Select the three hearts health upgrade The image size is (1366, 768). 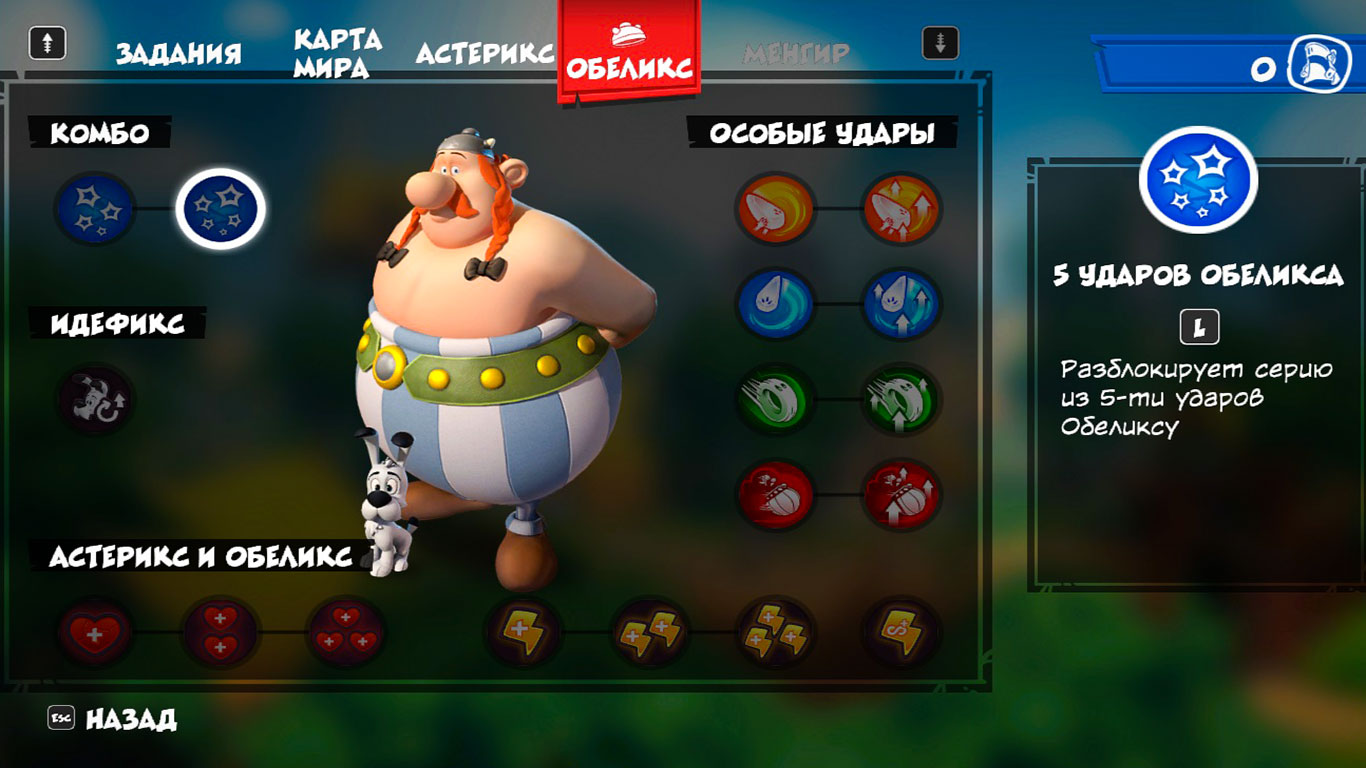[x=345, y=633]
